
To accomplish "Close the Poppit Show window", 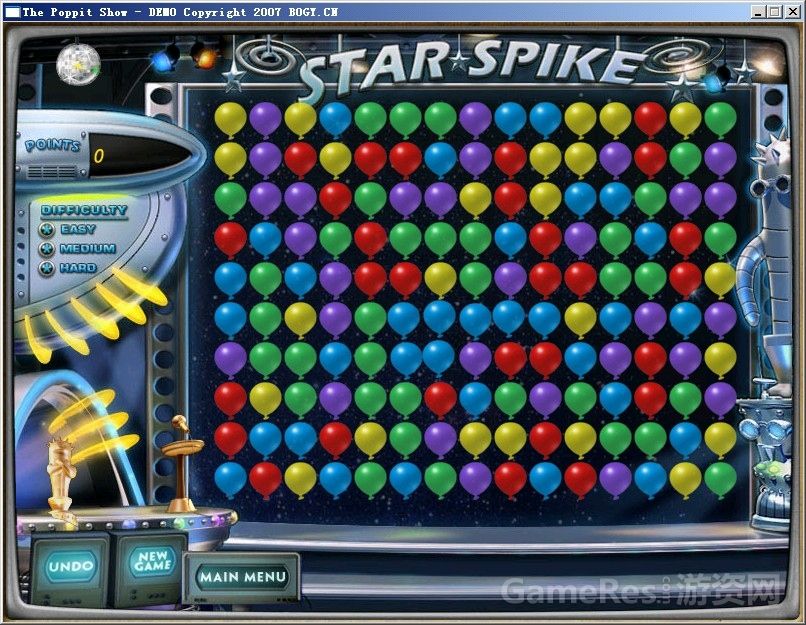I will tap(793, 11).
